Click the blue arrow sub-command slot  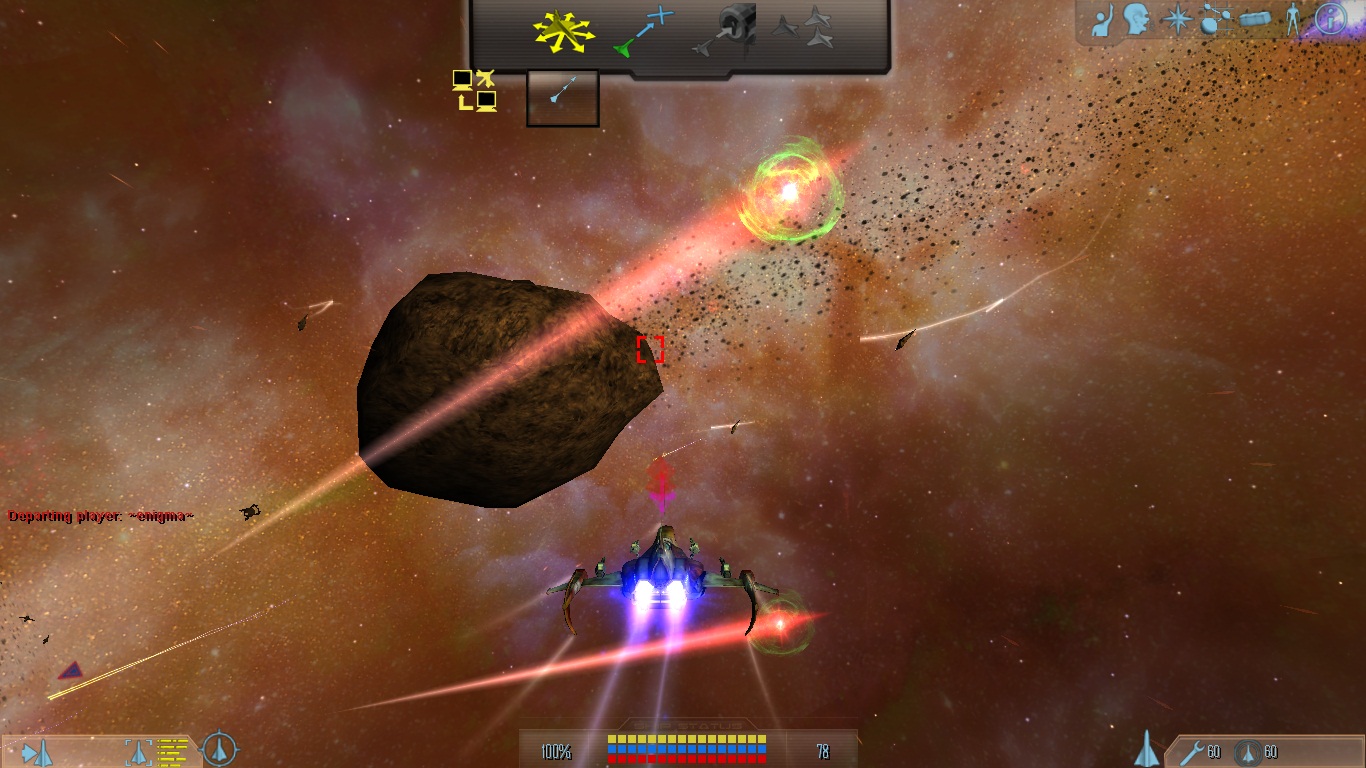coord(562,98)
